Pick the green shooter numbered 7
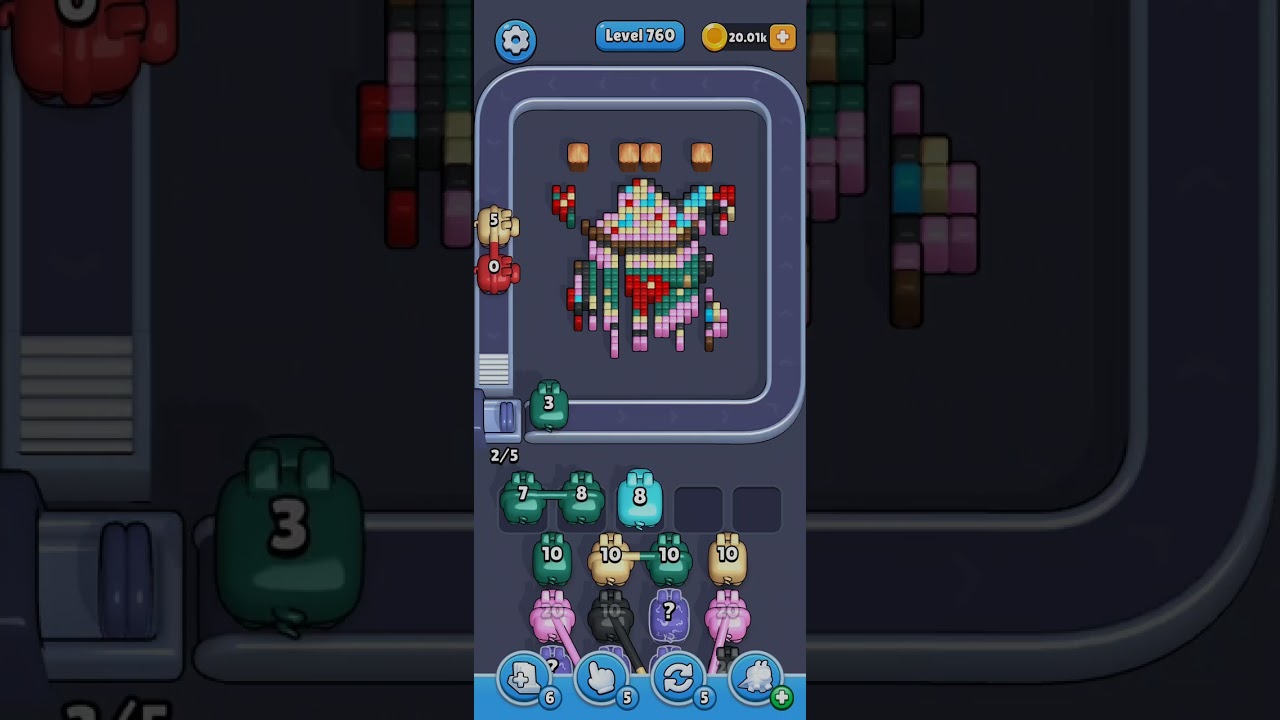The height and width of the screenshot is (720, 1280). pos(522,497)
